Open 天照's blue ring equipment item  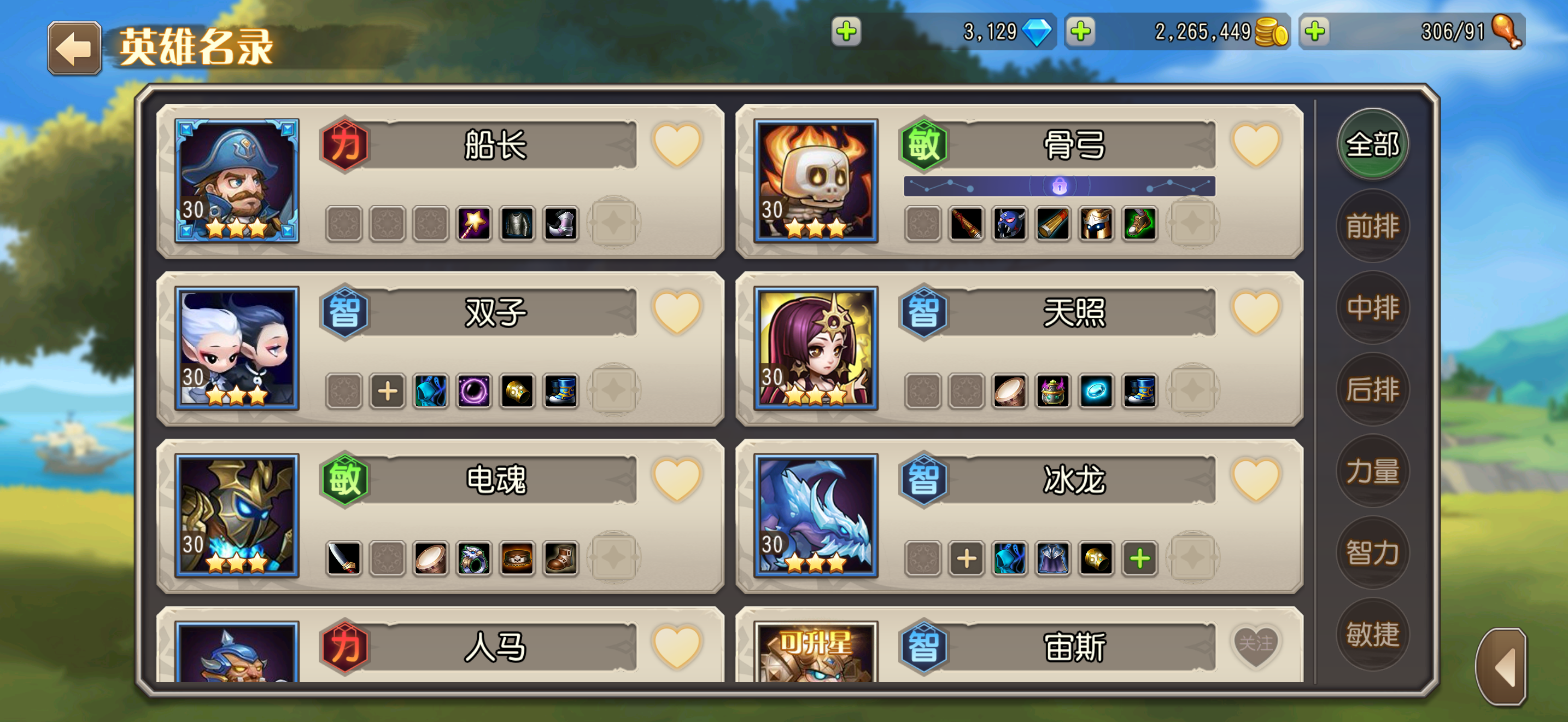click(x=1096, y=393)
